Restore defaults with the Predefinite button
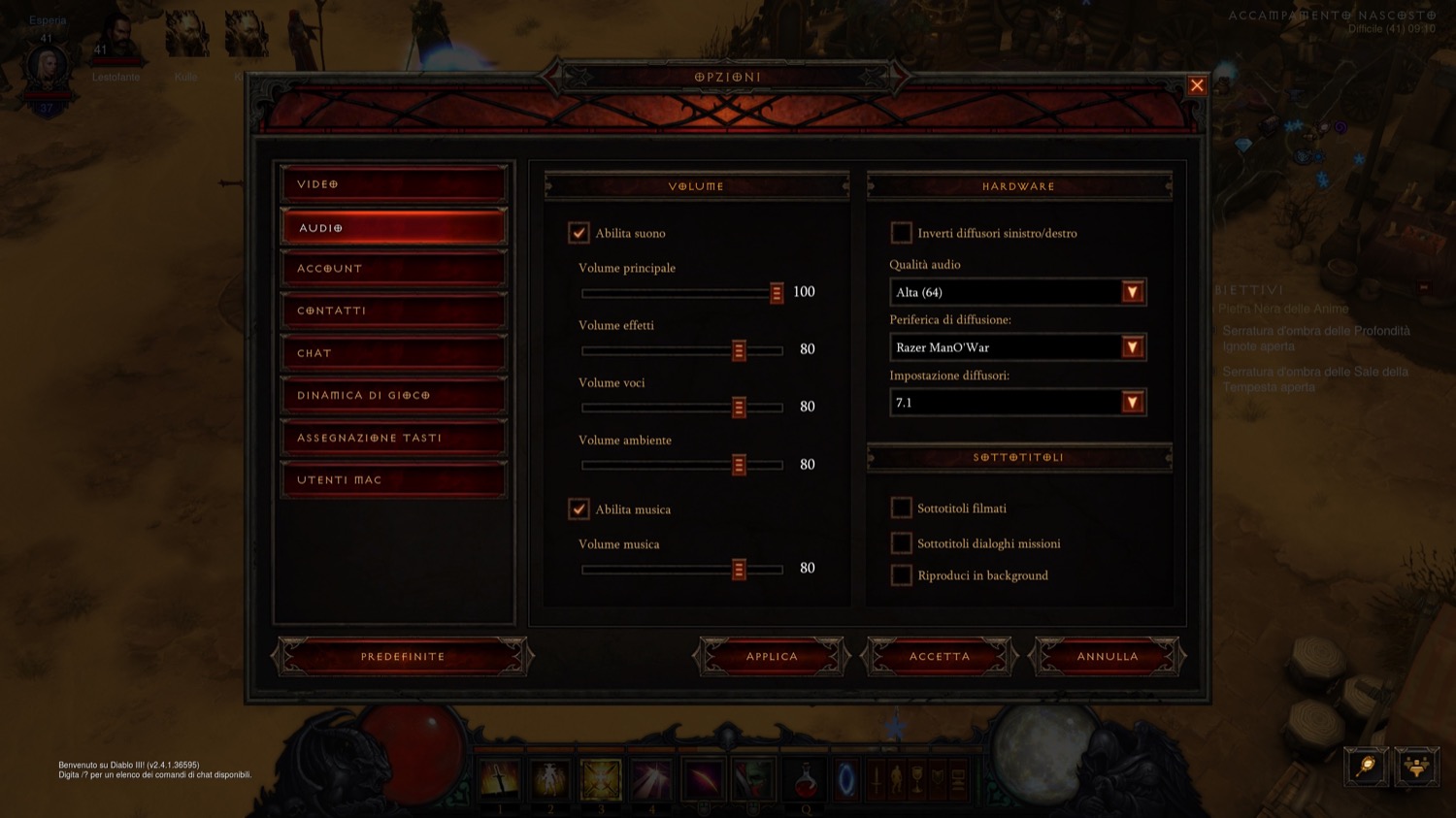The image size is (1456, 818). coord(403,657)
